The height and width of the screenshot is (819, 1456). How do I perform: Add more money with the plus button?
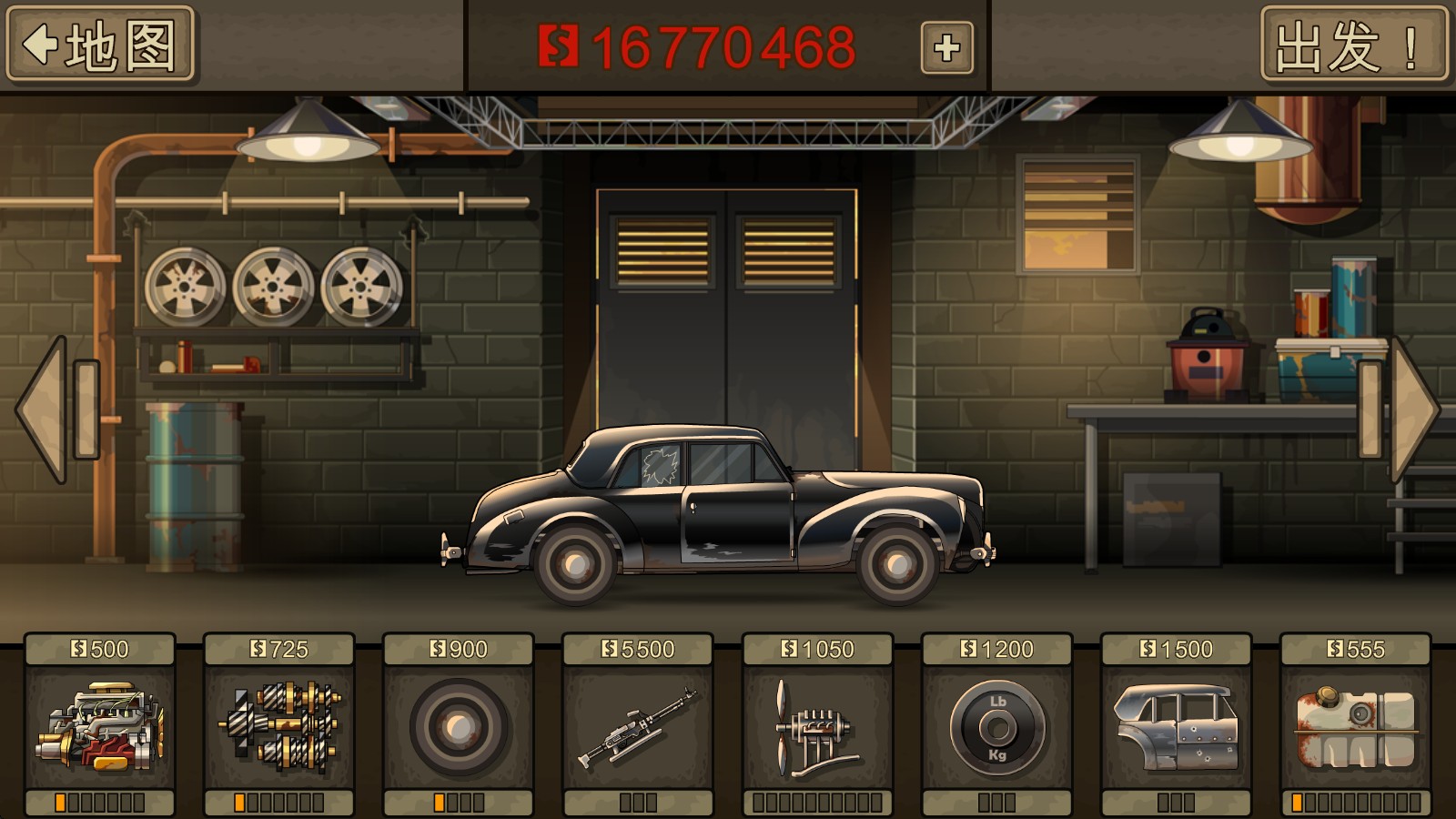pyautogui.click(x=946, y=47)
